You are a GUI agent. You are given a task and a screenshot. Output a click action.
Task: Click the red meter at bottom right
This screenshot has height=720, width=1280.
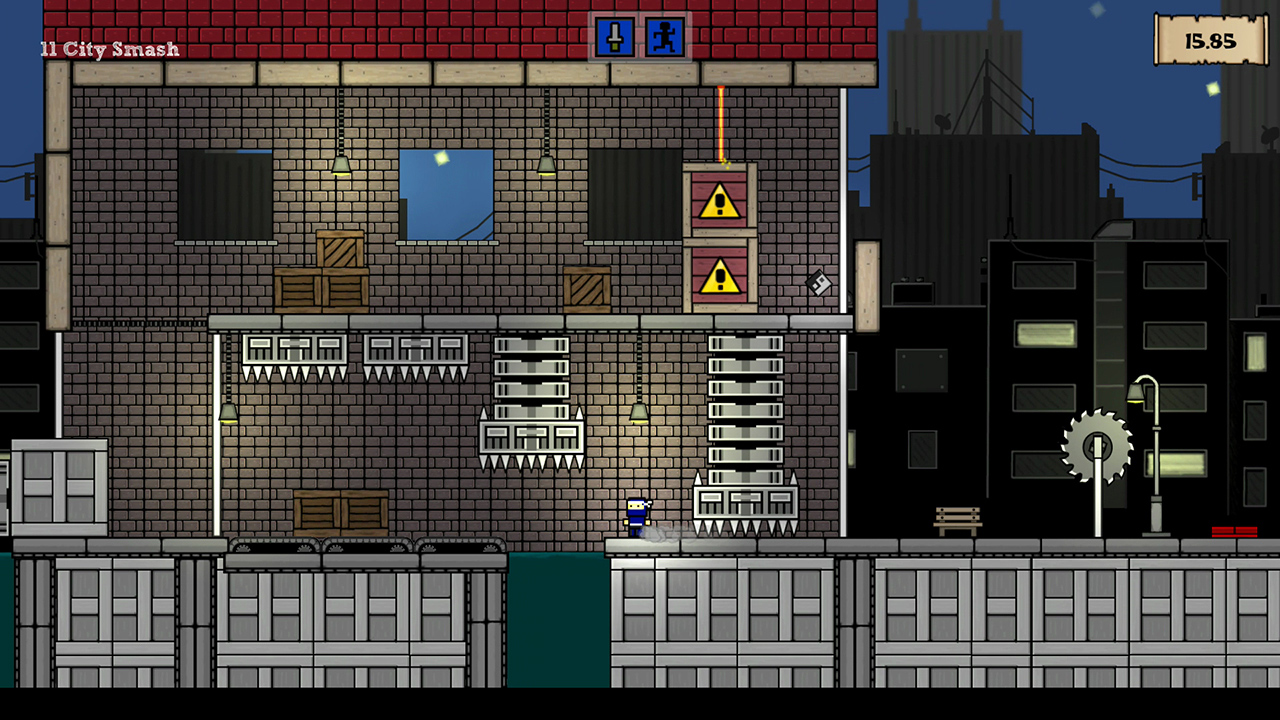pos(1234,533)
